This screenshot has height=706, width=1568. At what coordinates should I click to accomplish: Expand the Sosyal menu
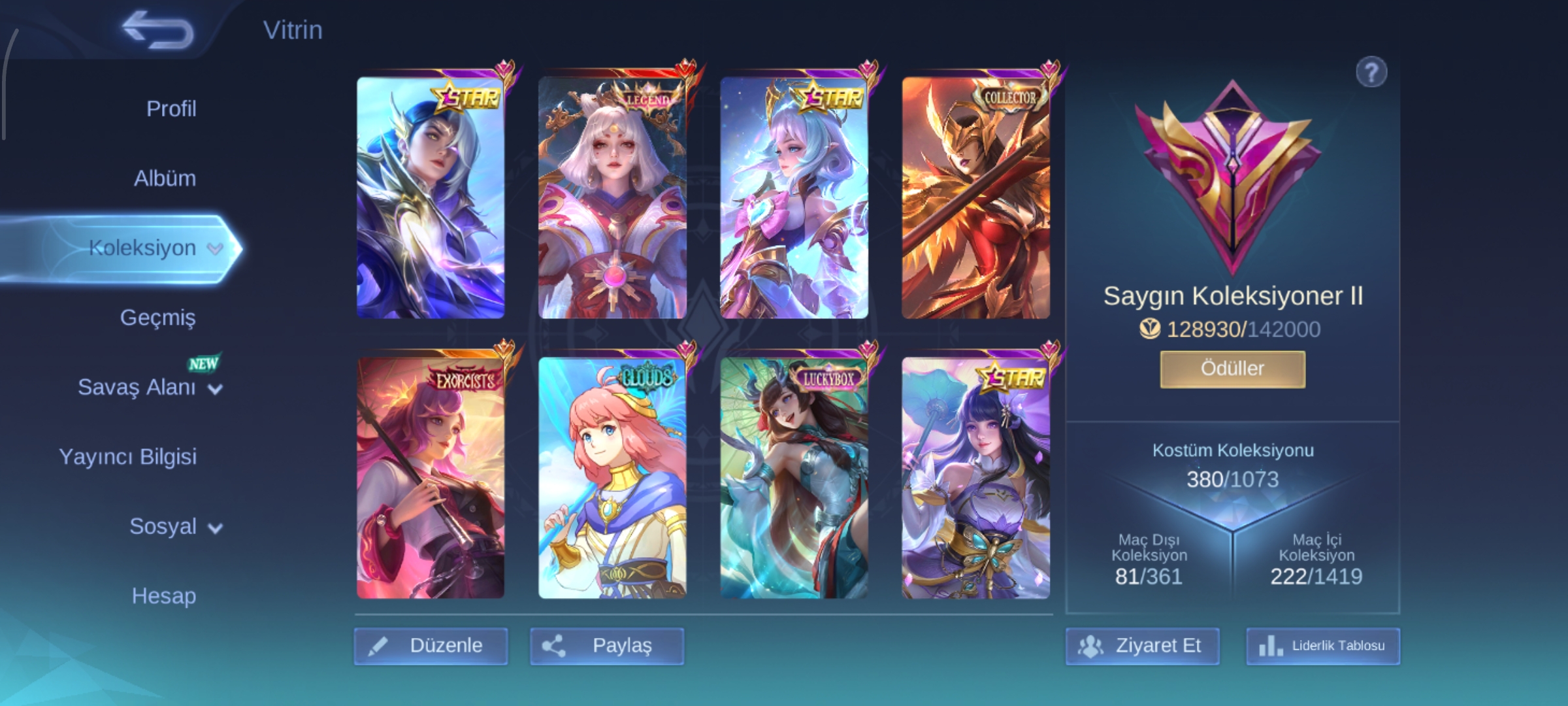tap(175, 527)
